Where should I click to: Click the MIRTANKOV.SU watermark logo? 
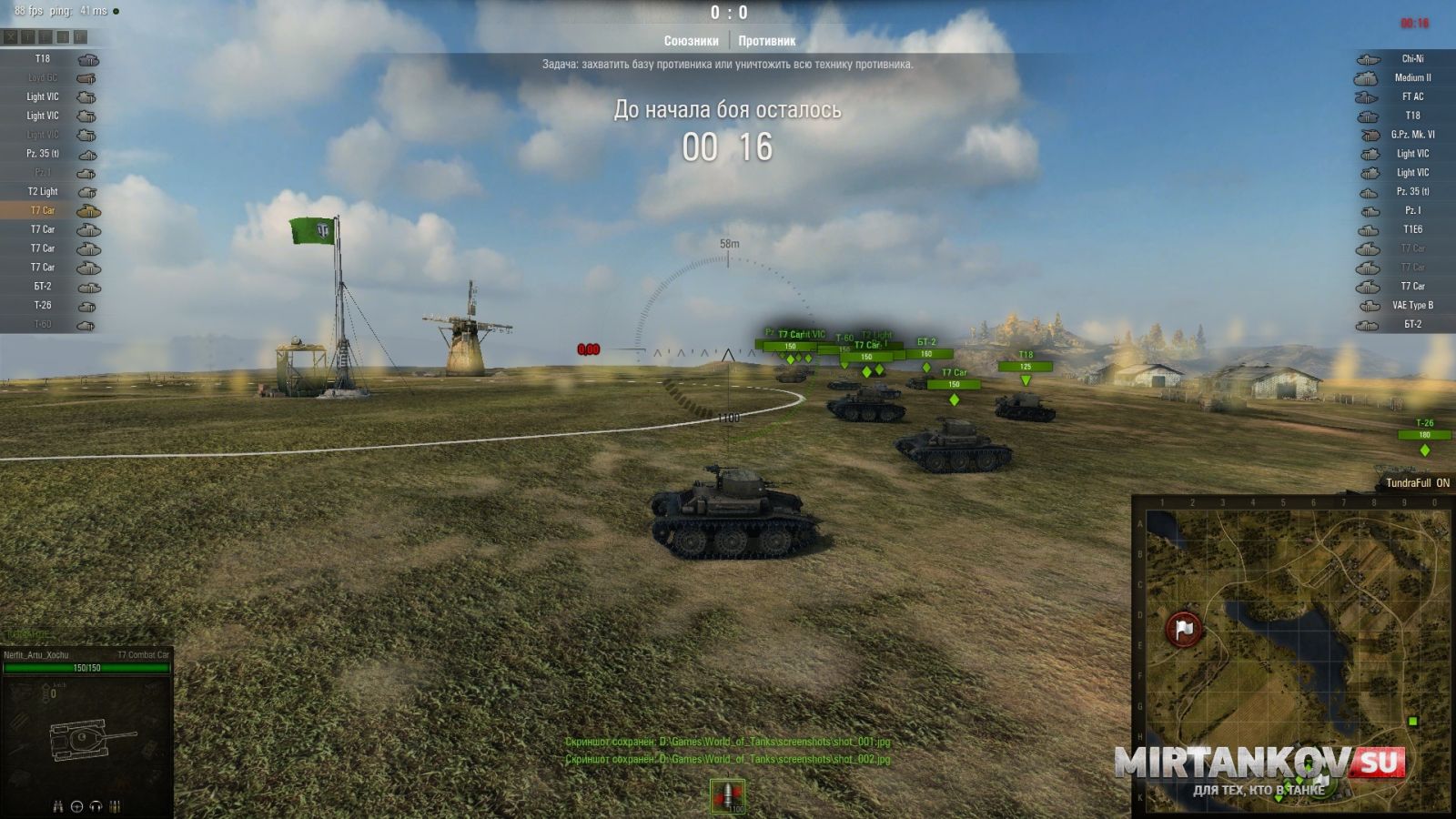coord(1260,764)
